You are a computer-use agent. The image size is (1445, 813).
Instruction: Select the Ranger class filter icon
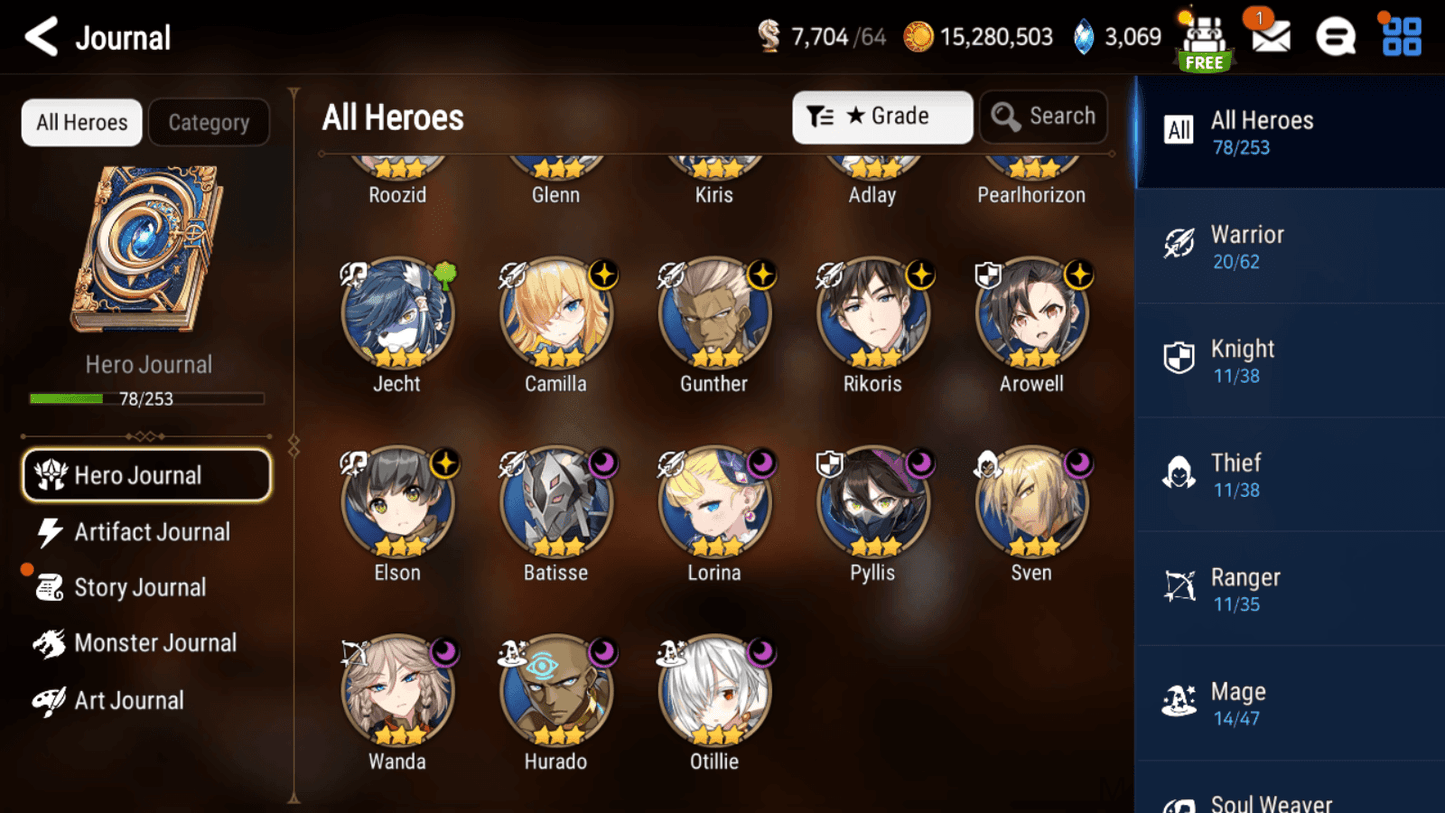point(1181,586)
